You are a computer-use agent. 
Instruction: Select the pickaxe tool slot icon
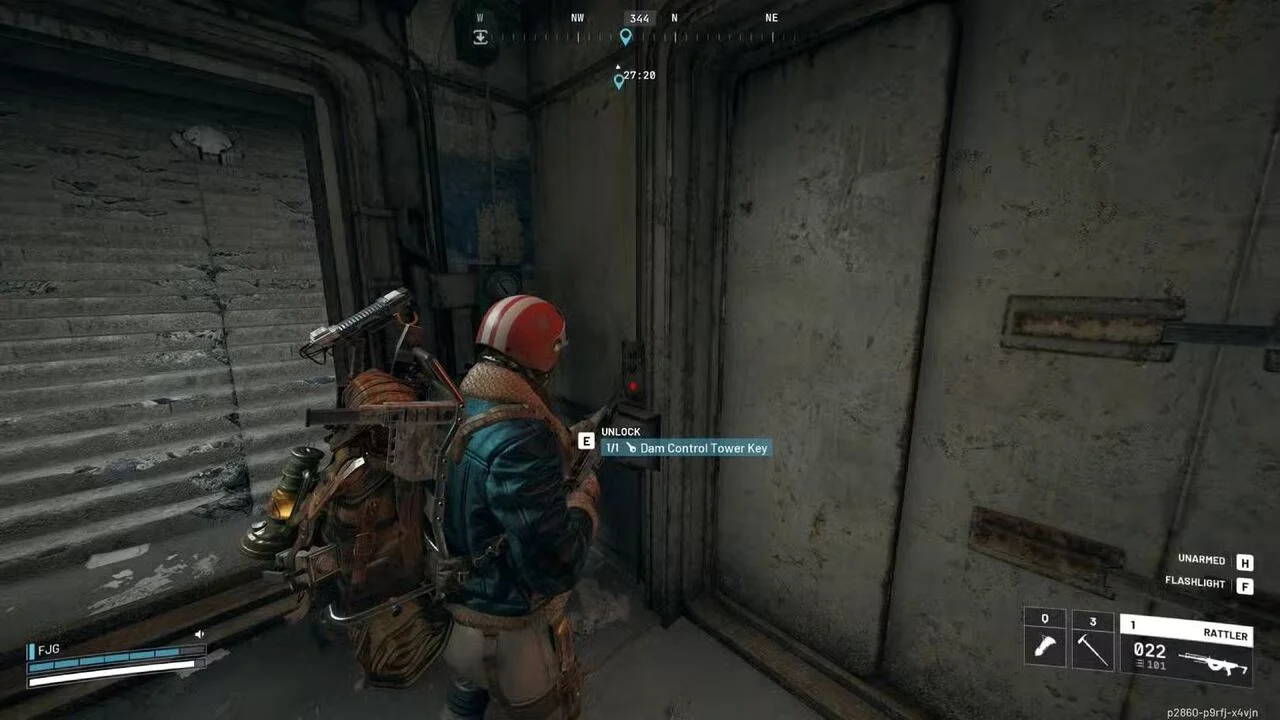pos(1091,648)
